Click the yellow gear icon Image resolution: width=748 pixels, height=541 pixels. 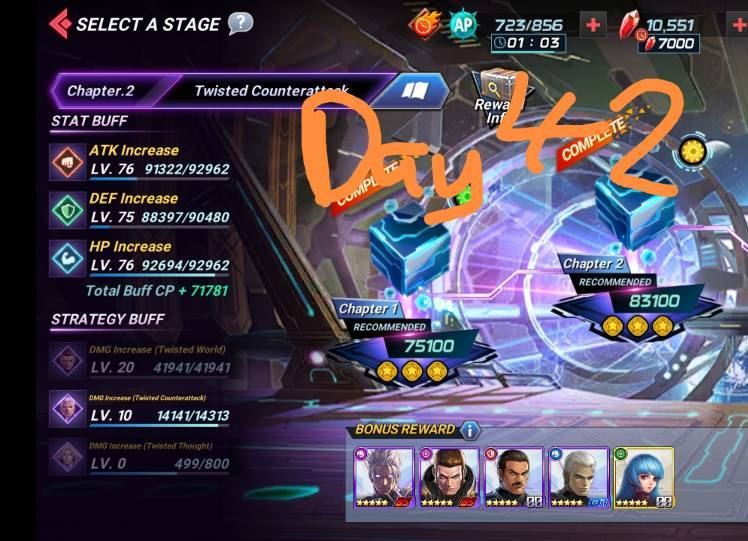point(691,152)
